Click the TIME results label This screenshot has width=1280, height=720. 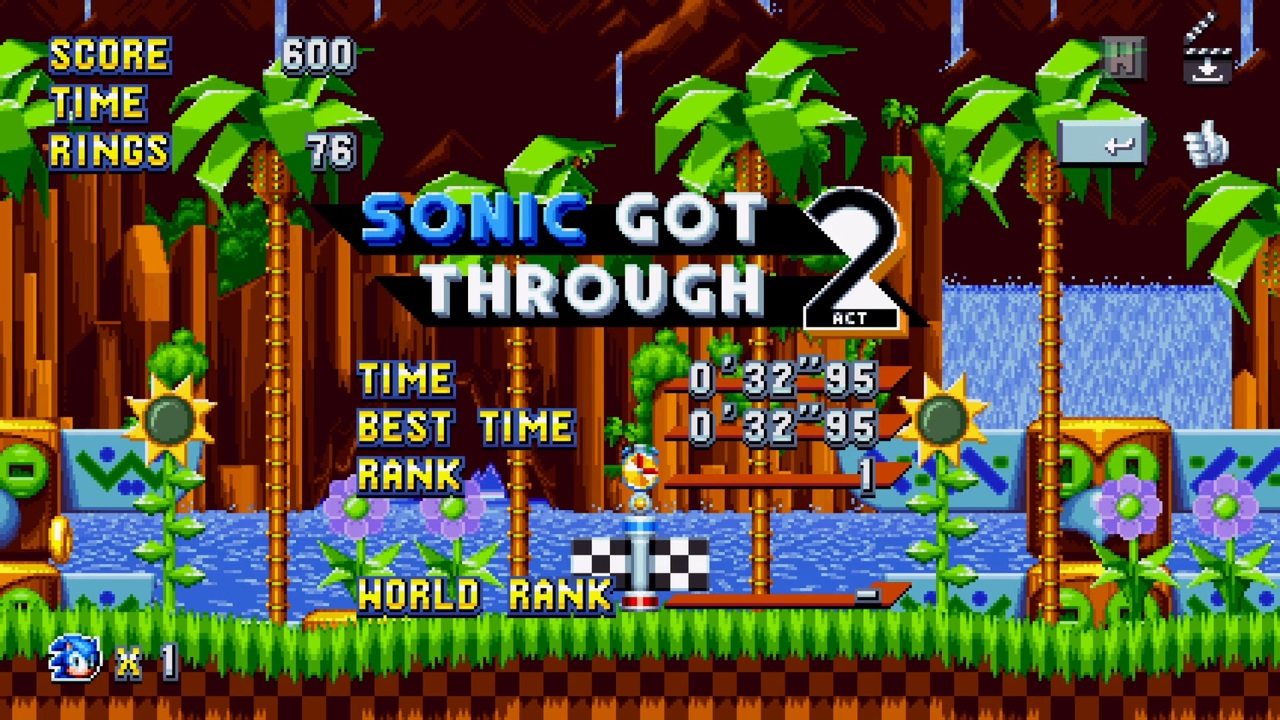[405, 378]
